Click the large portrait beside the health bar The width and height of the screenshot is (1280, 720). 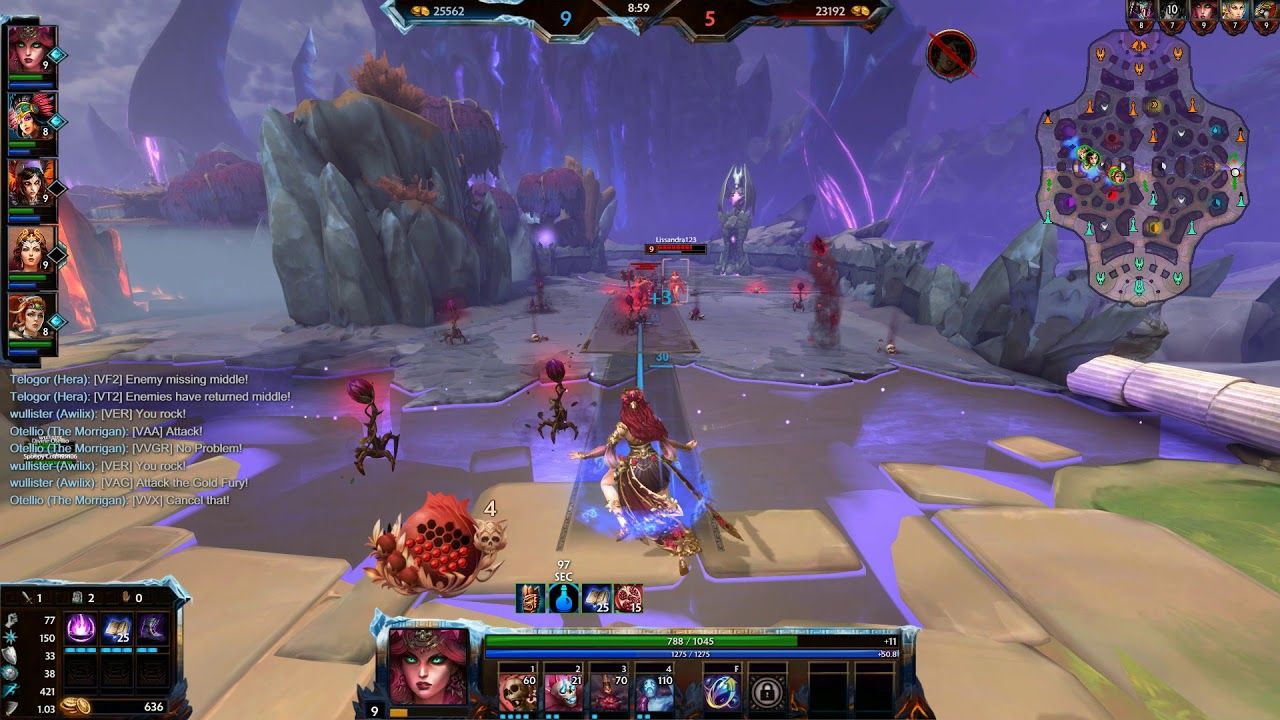tap(428, 666)
